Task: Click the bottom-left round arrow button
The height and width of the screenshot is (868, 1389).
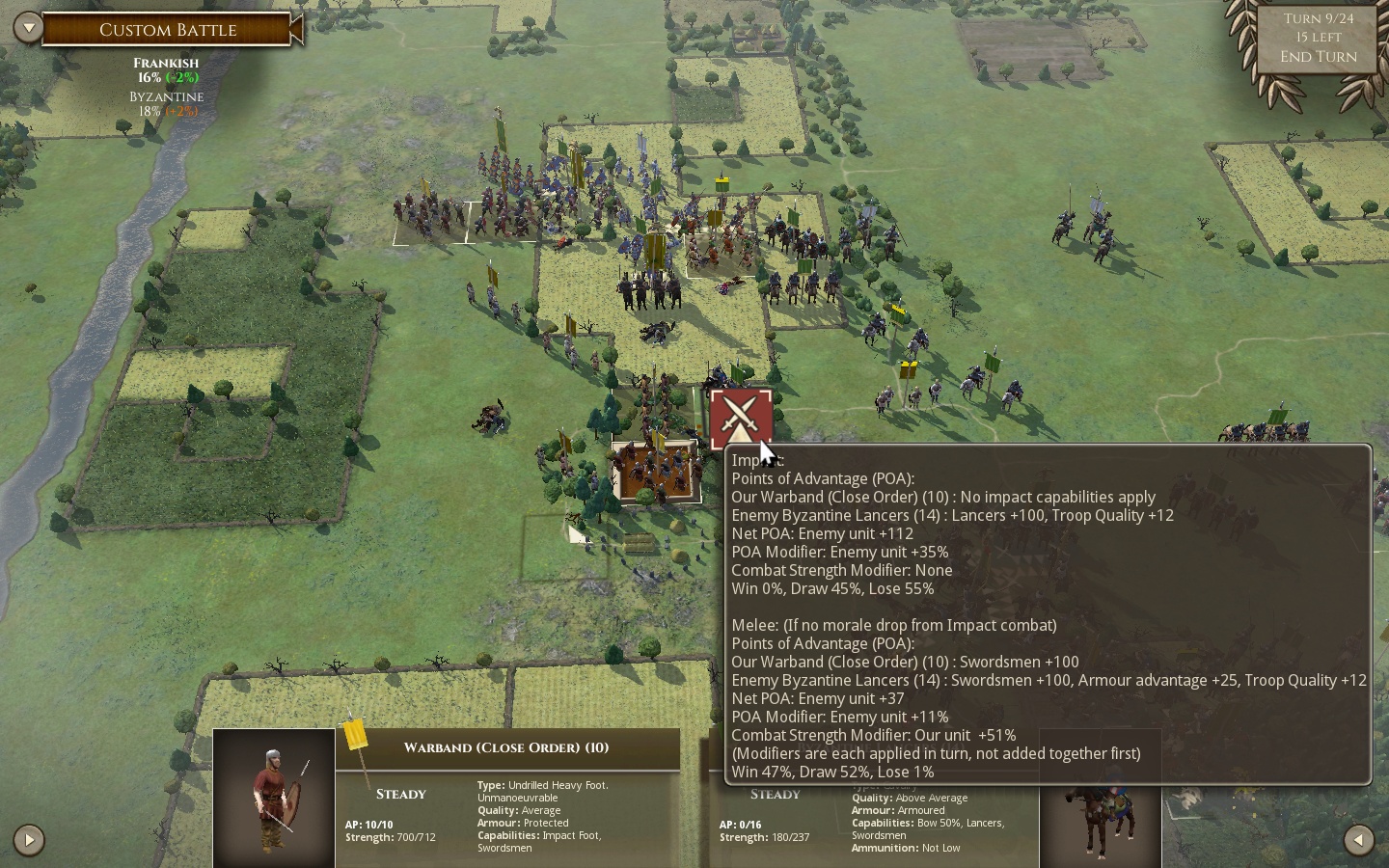Action: pos(29,840)
